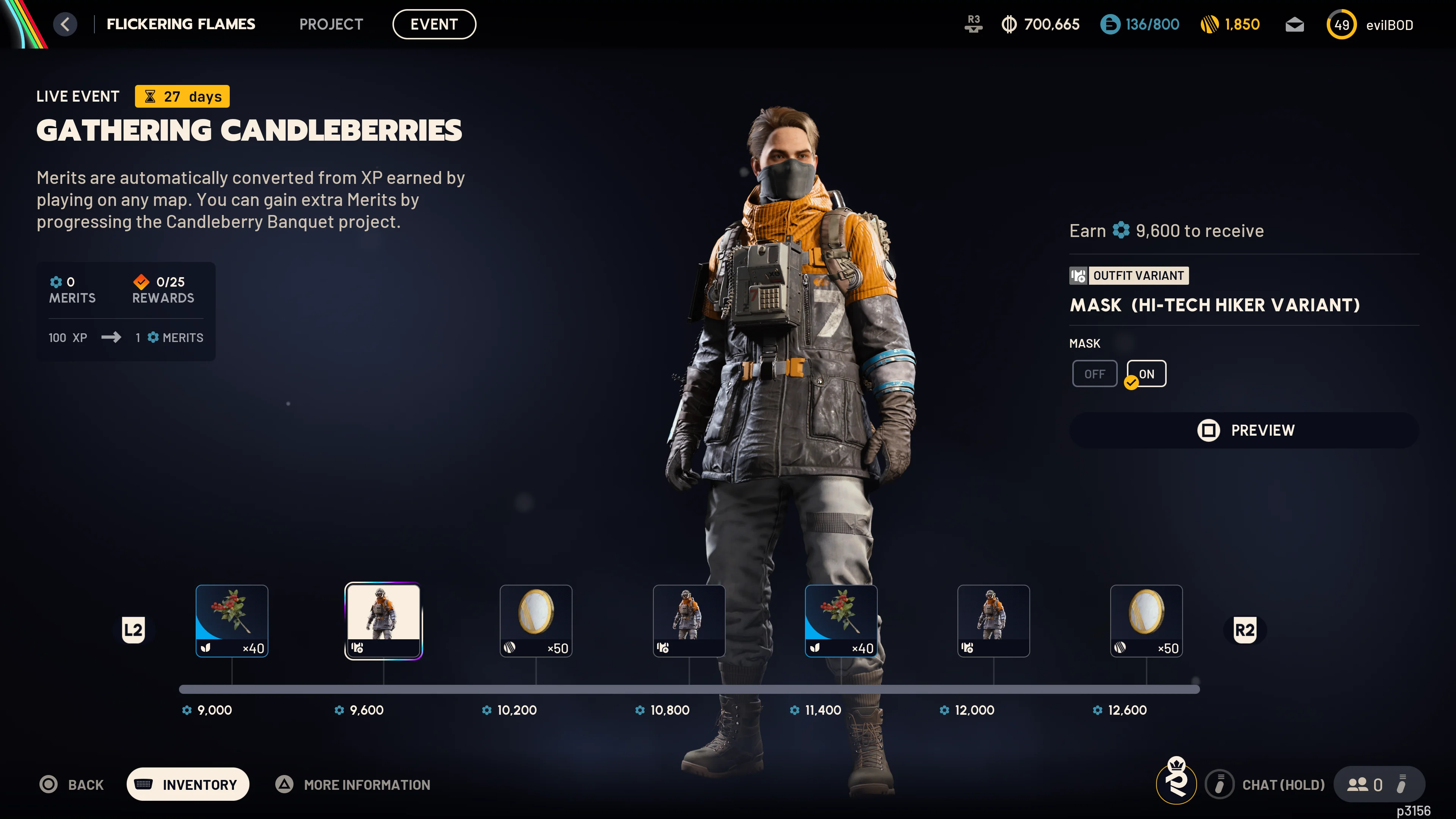Click the back chevron beside Flickering Flames

coord(66,24)
